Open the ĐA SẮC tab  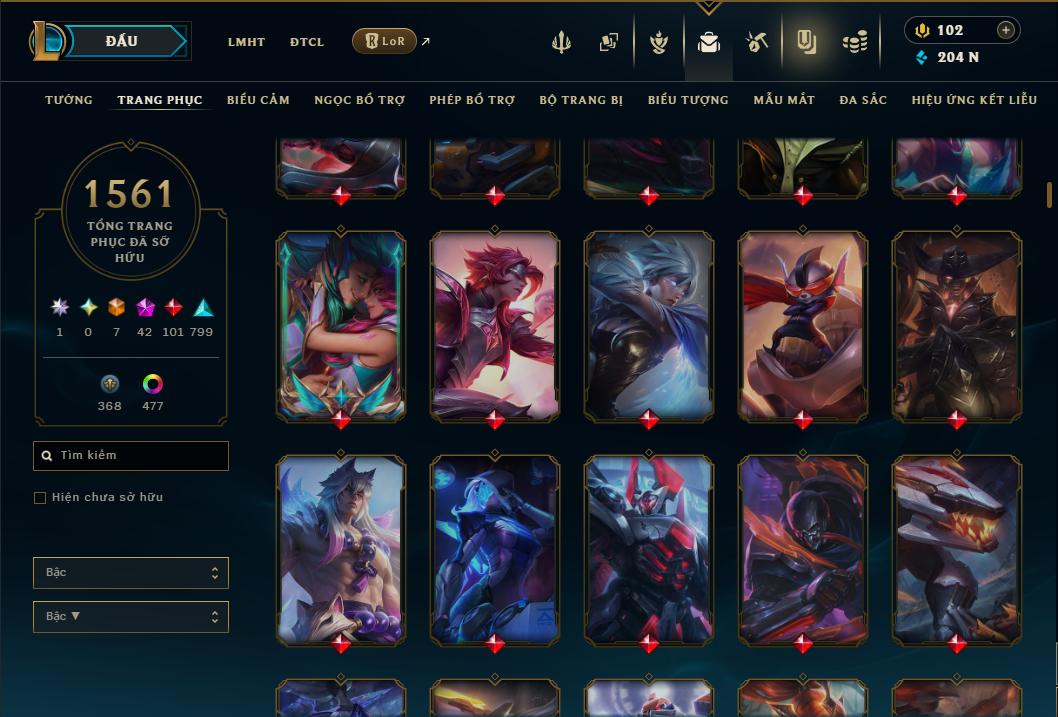pyautogui.click(x=863, y=100)
